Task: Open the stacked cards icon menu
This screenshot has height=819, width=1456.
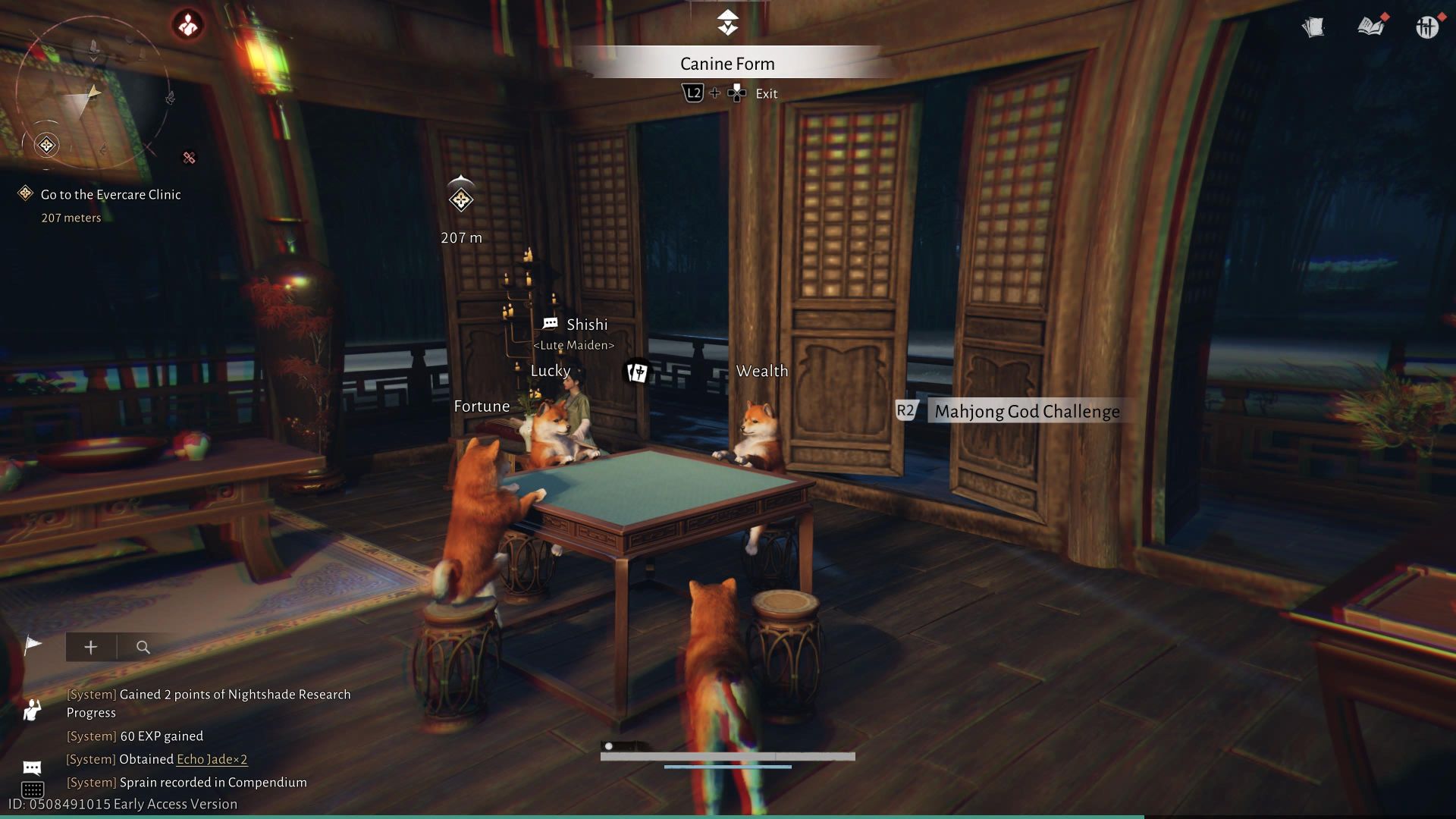Action: pyautogui.click(x=1313, y=28)
